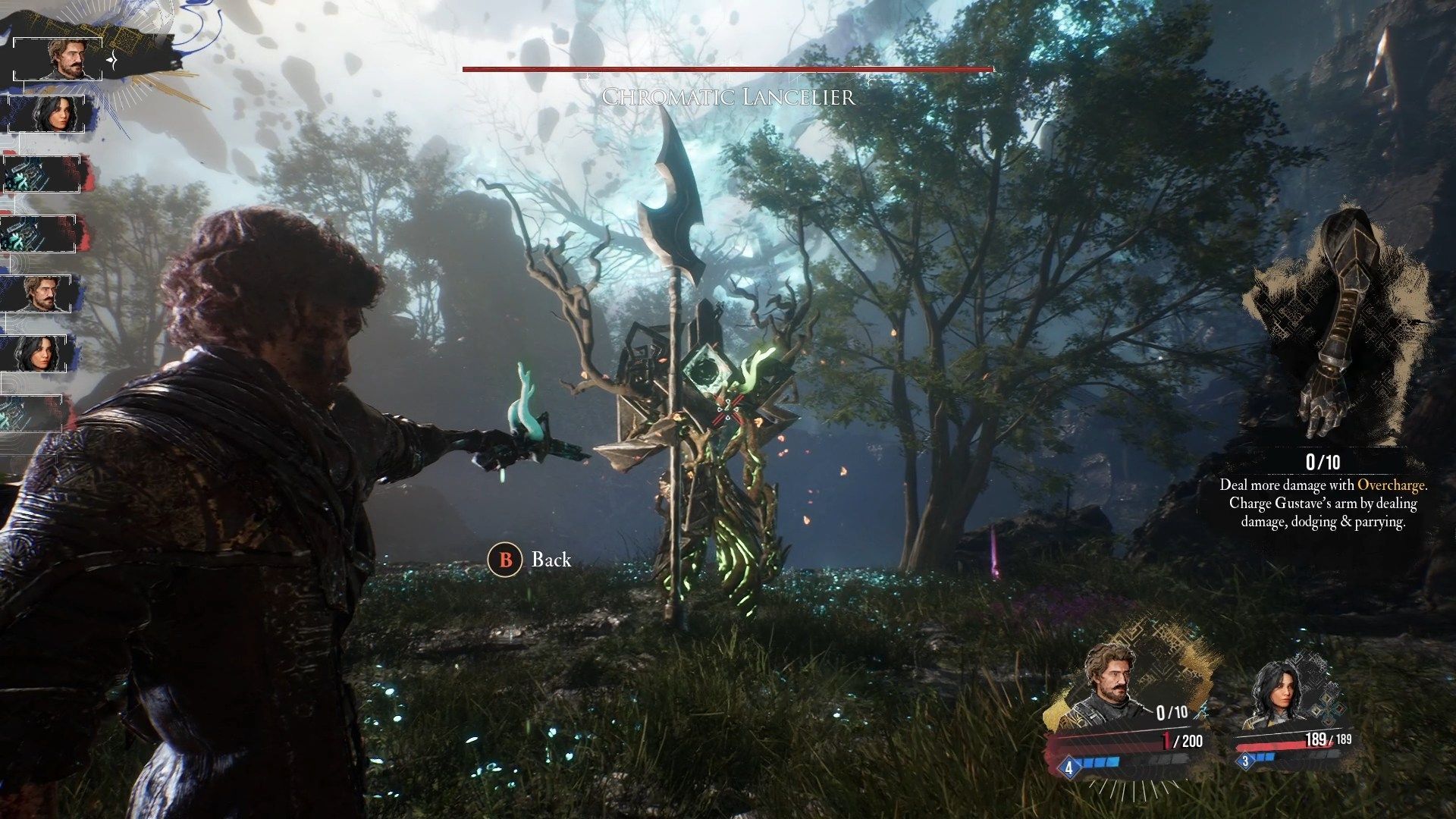
Task: Click Gustave's highlighted current-turn portrait in turn order
Action: tap(65, 58)
